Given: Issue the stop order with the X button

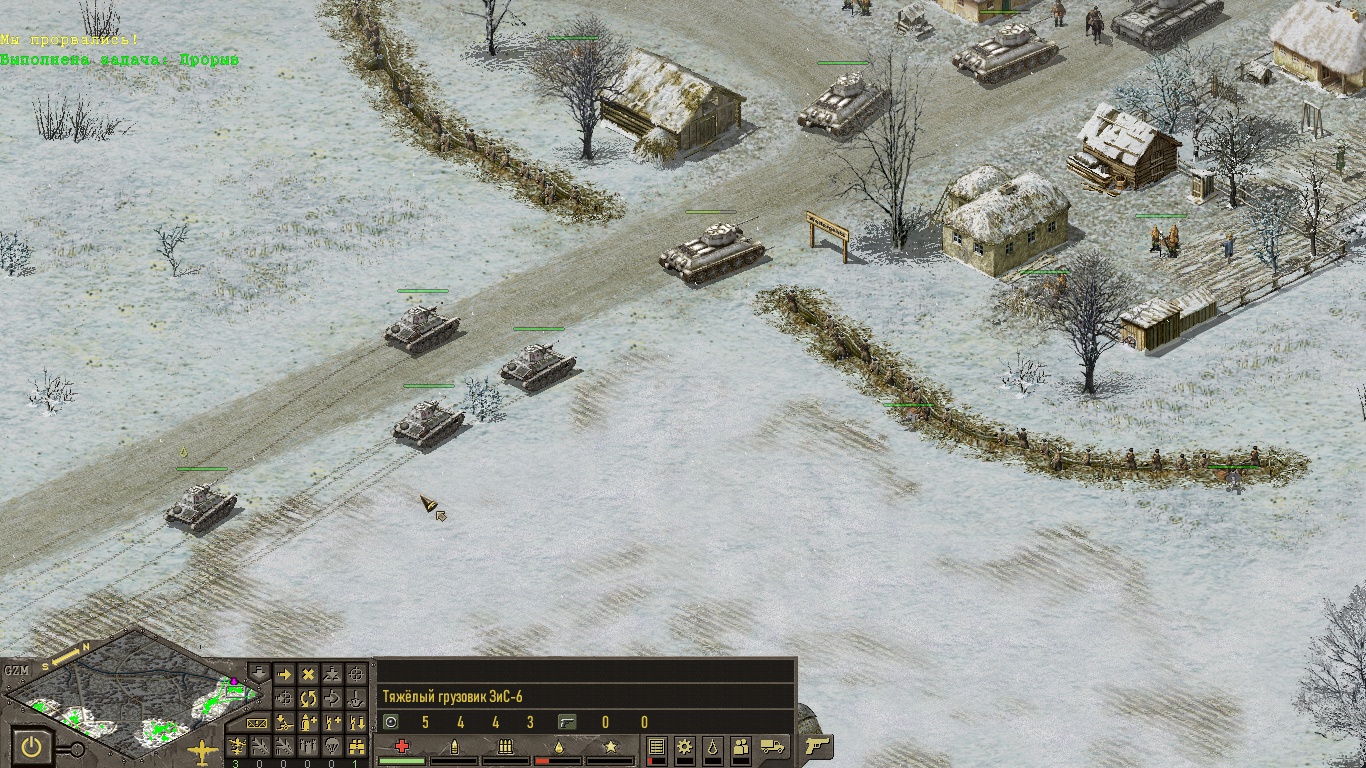Looking at the screenshot, I should (308, 675).
